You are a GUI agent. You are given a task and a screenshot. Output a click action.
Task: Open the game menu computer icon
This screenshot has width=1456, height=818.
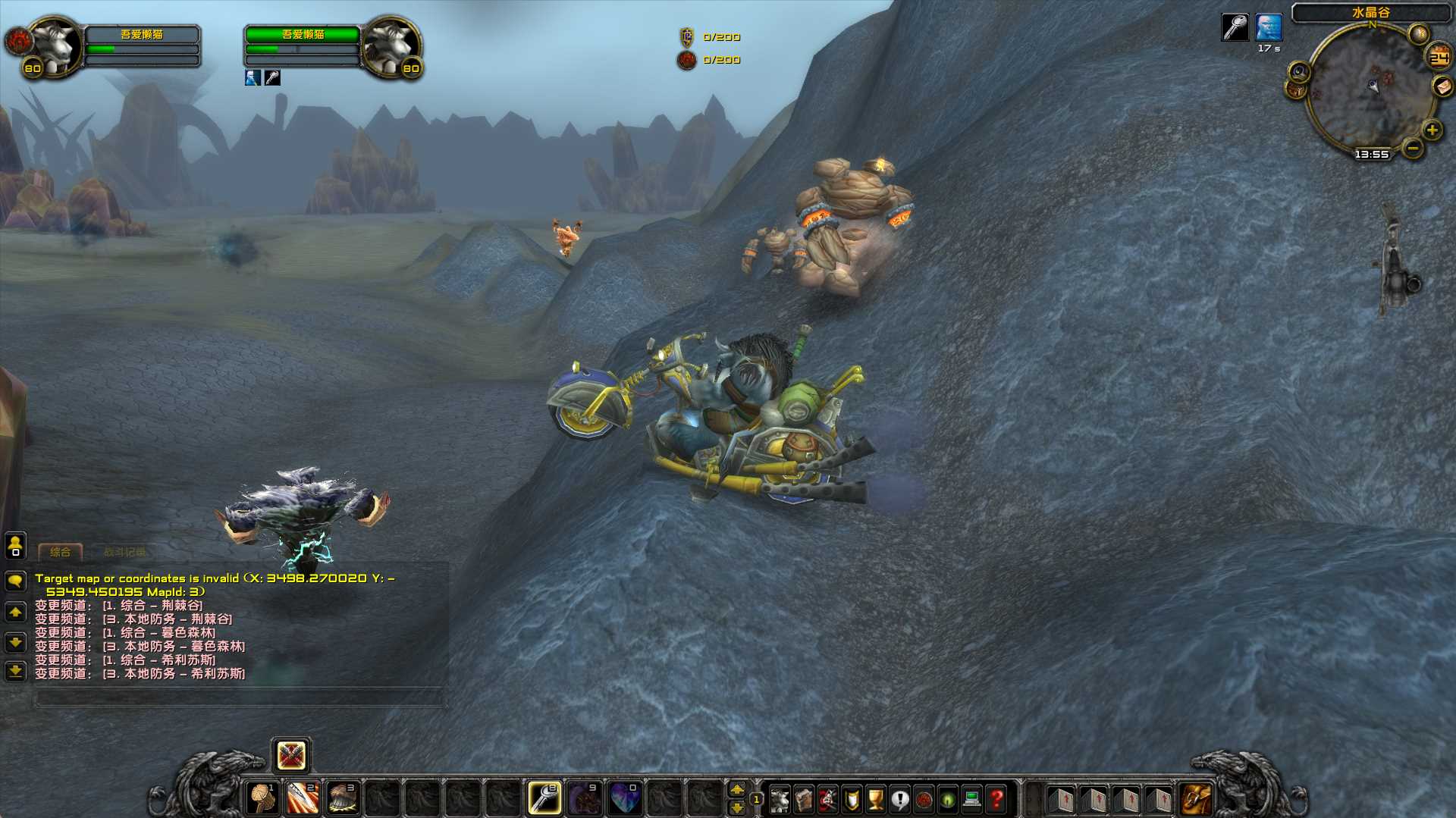971,799
